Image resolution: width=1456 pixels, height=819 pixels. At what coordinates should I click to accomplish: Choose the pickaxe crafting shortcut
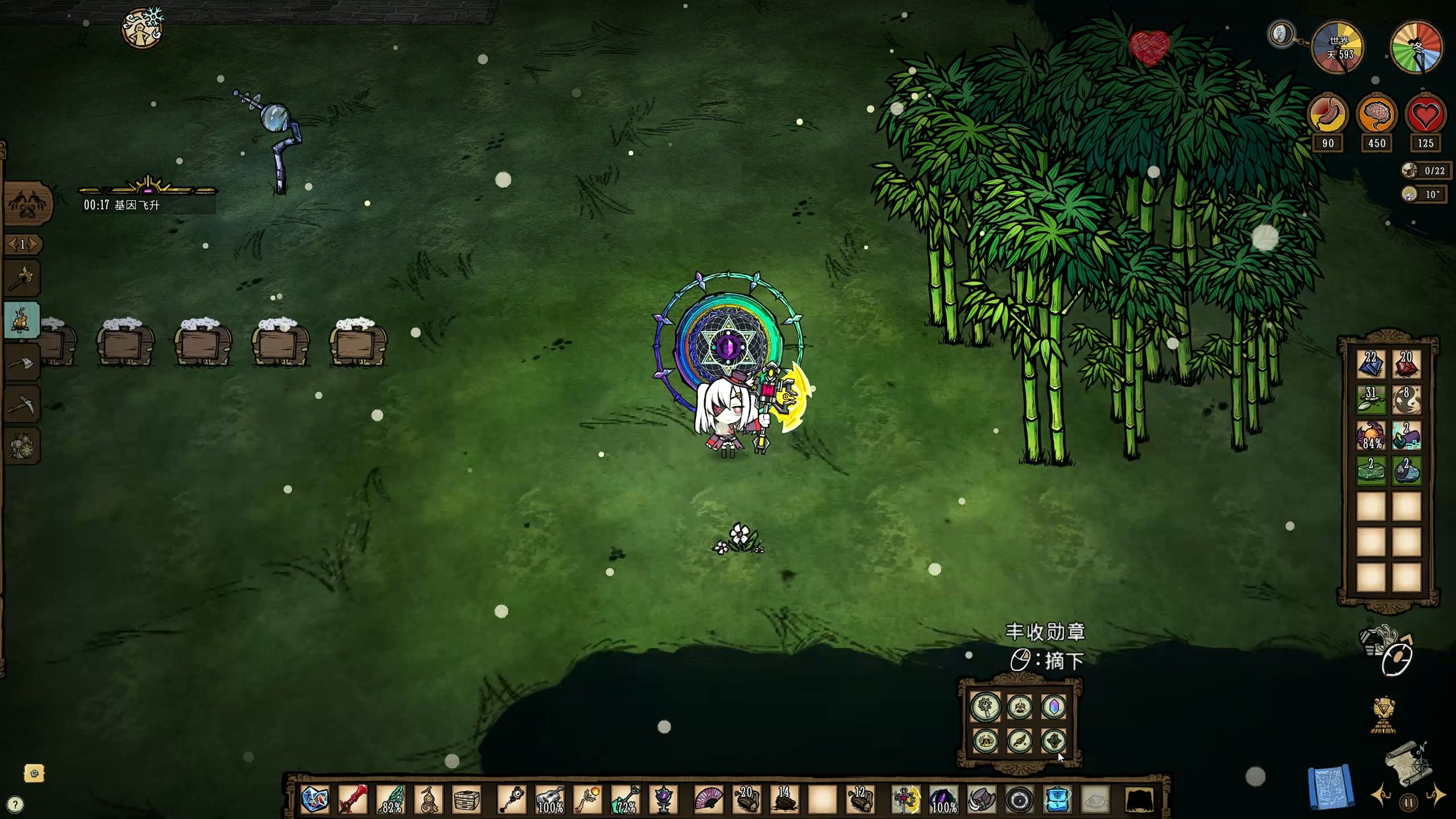click(x=23, y=405)
